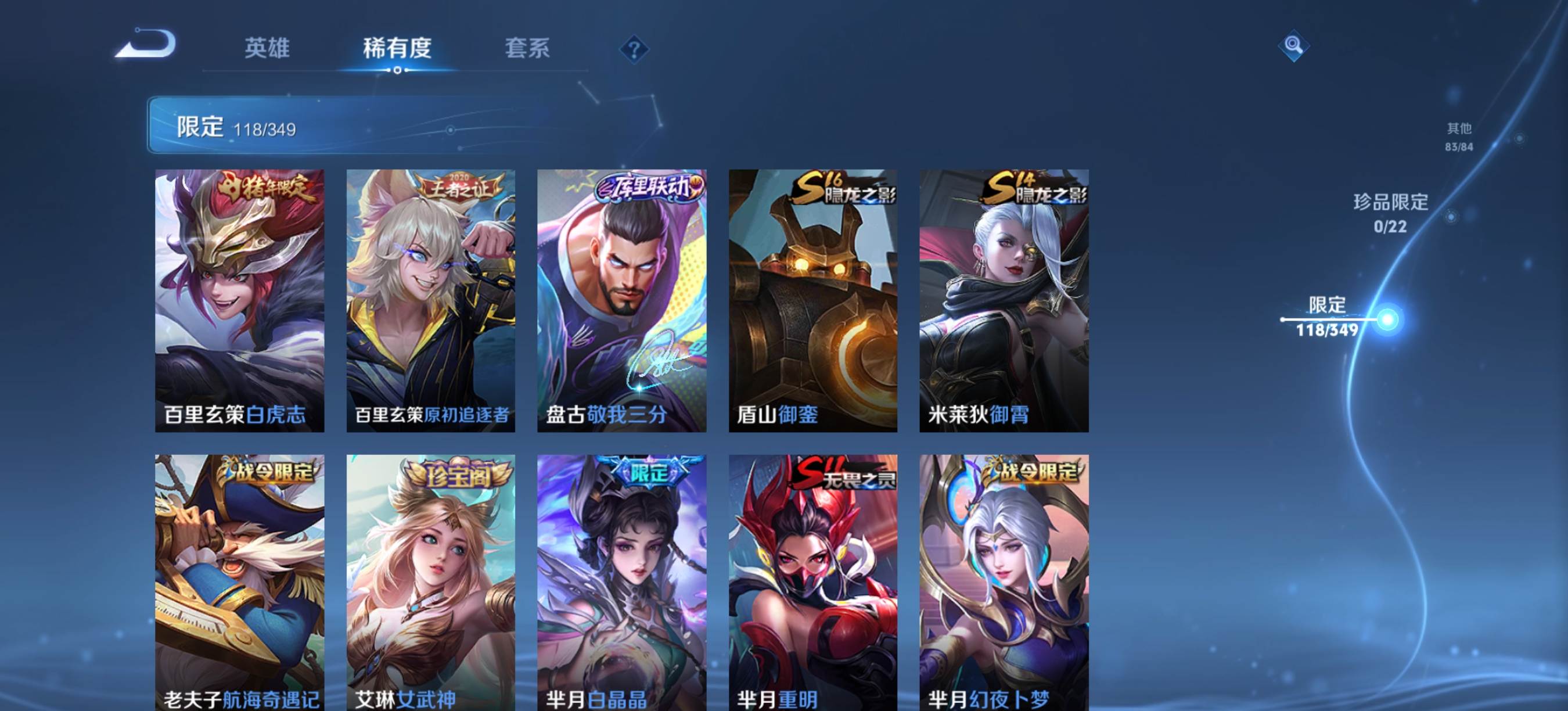Screen dimensions: 1568x711
Task: Select the 老夫子 航海奇遇记 skin card
Action: point(239,582)
